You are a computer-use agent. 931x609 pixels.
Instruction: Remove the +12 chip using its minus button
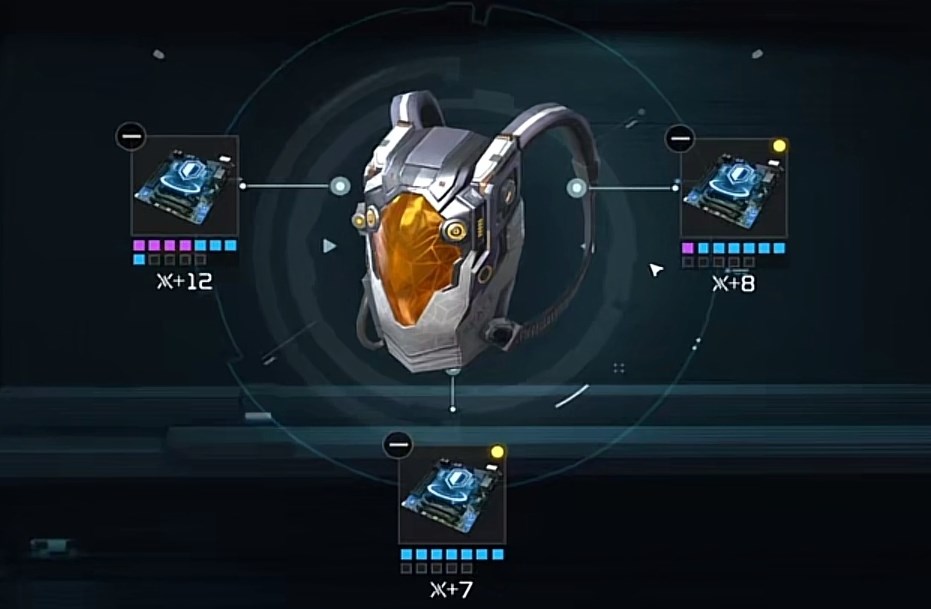[131, 135]
